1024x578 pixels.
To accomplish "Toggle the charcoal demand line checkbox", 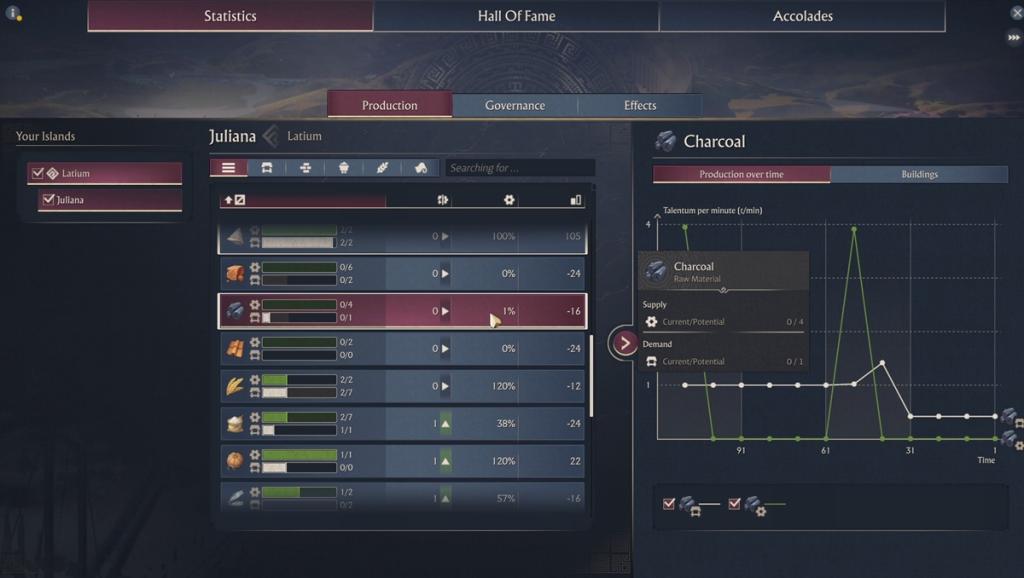I will pos(669,504).
